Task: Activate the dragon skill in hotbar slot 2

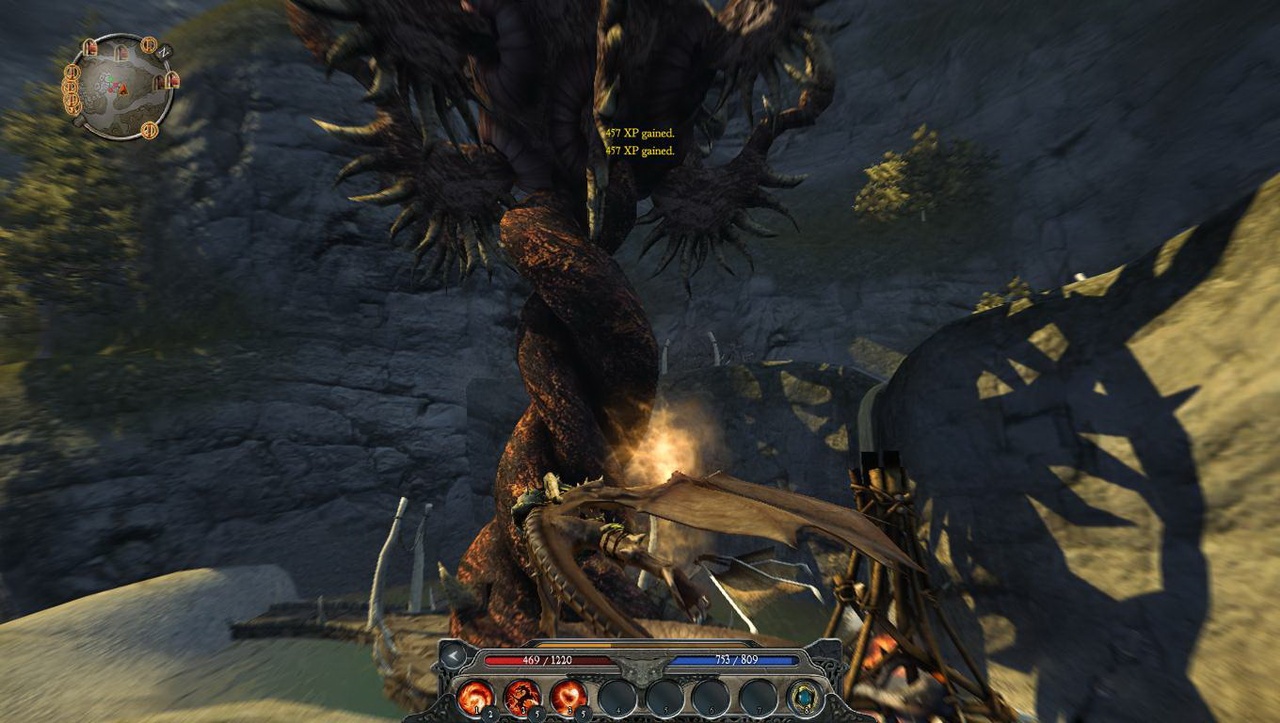Action: pyautogui.click(x=522, y=696)
